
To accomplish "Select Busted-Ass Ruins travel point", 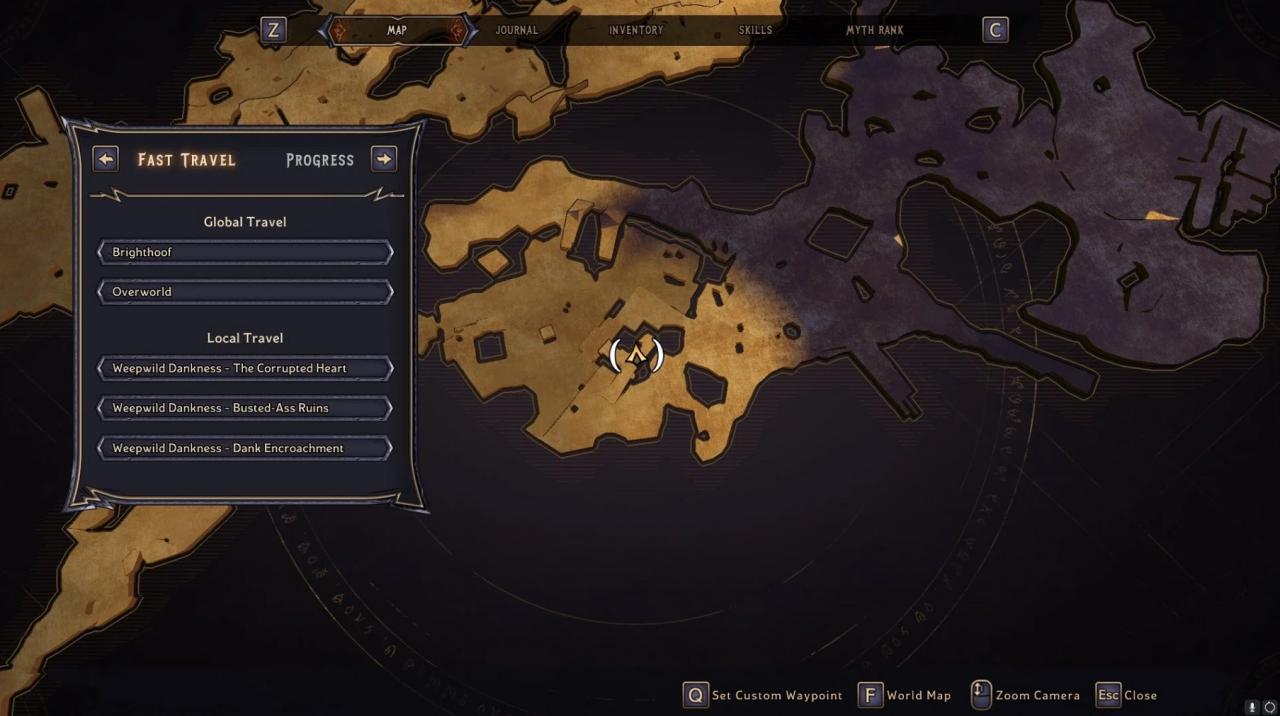I will pos(245,408).
